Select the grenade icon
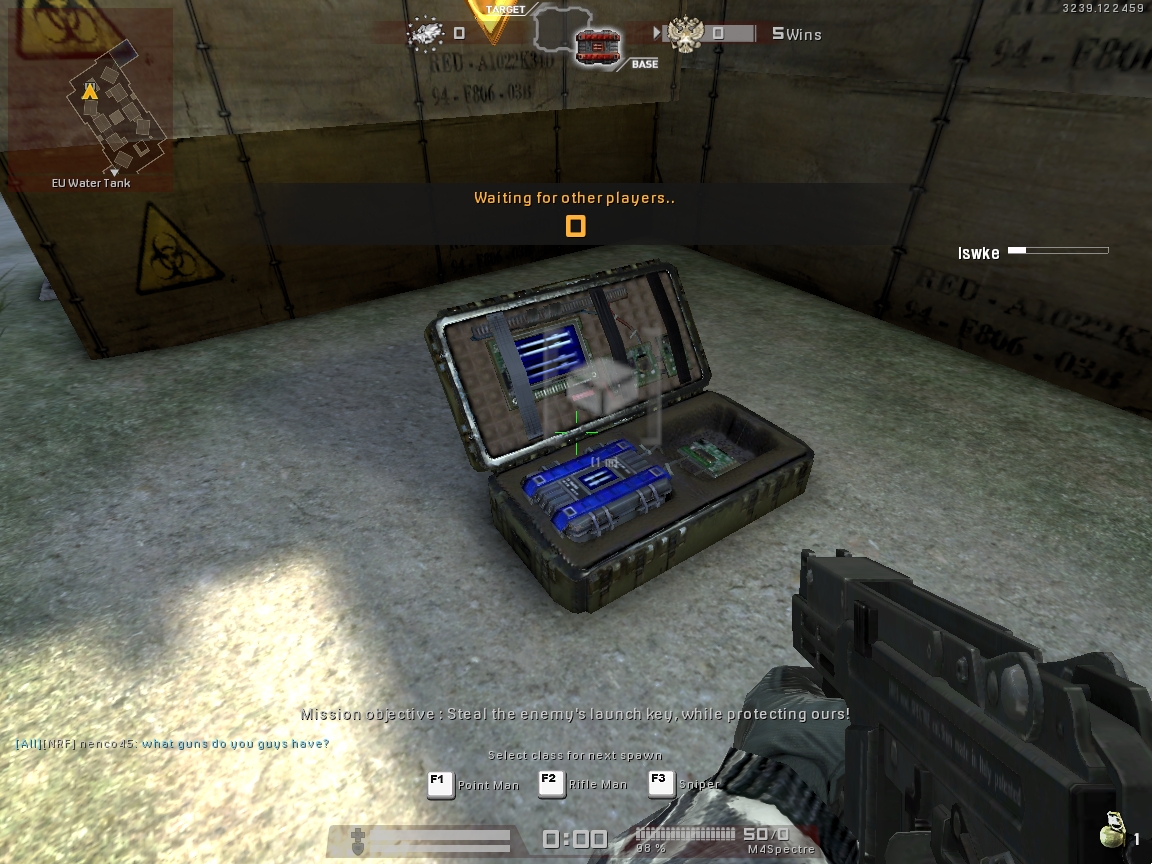This screenshot has width=1152, height=864. 1110,834
